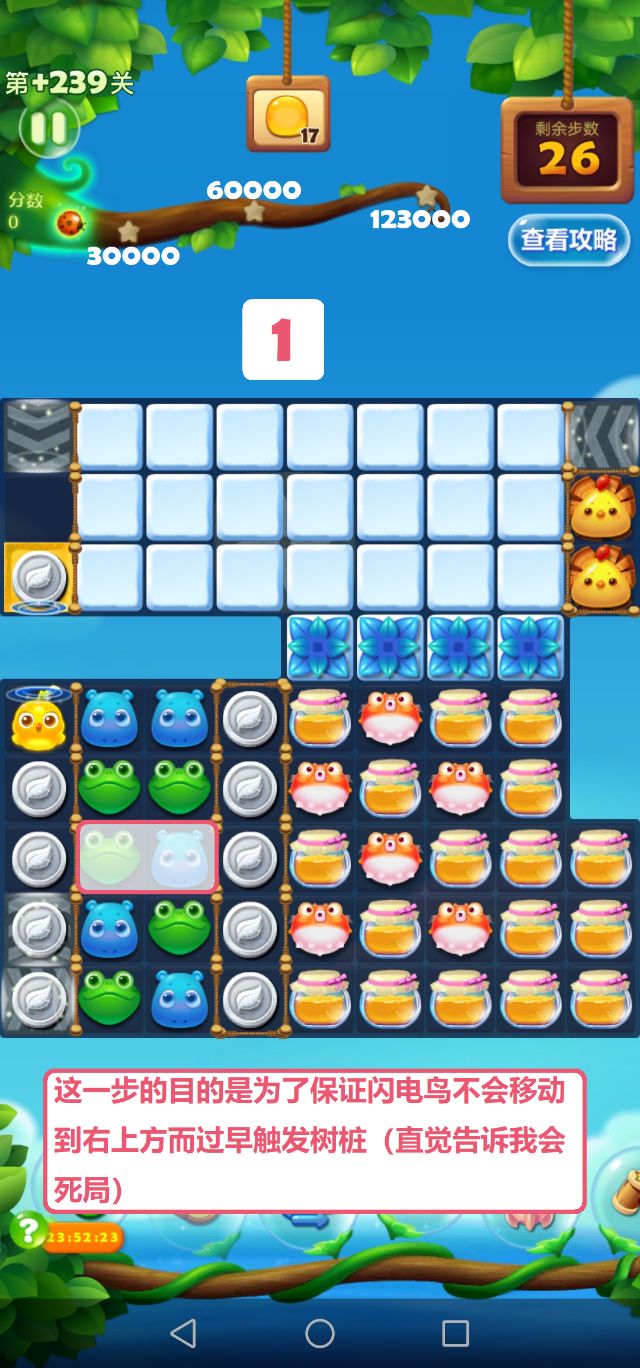Tap the green question mark help icon
This screenshot has width=640, height=1368.
tap(27, 1228)
